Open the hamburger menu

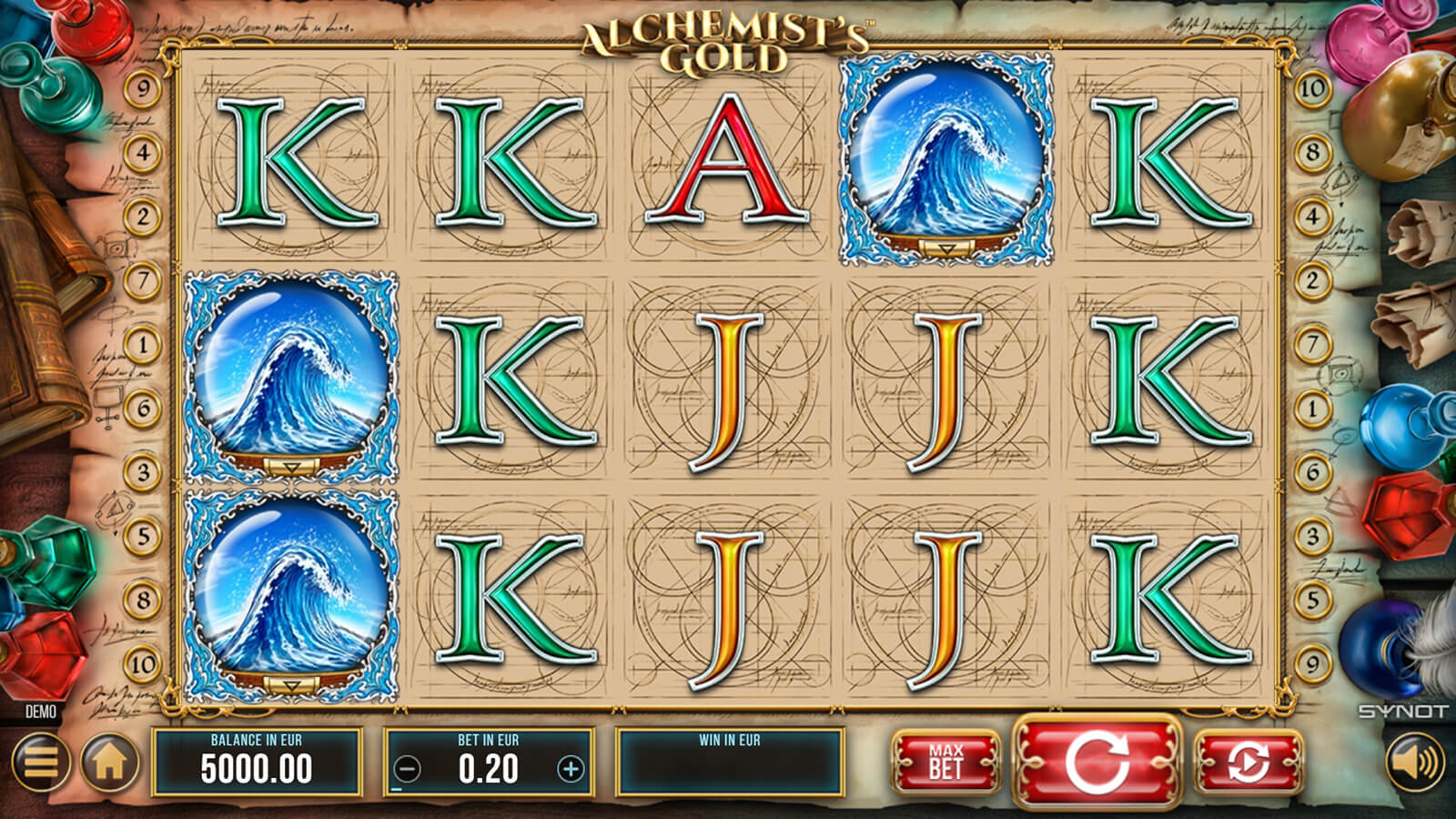click(41, 761)
